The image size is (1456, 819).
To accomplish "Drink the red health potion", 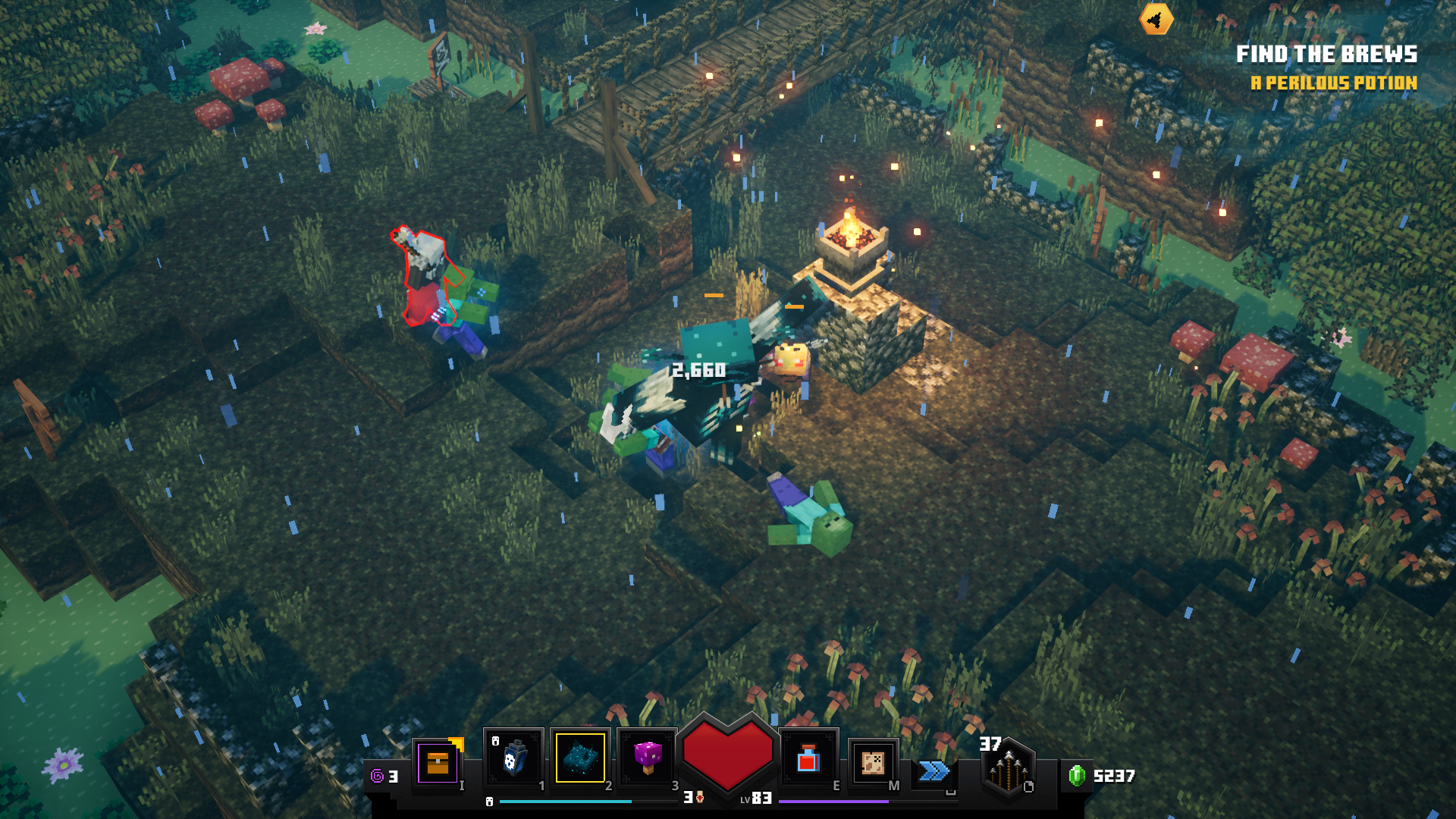I will [808, 758].
